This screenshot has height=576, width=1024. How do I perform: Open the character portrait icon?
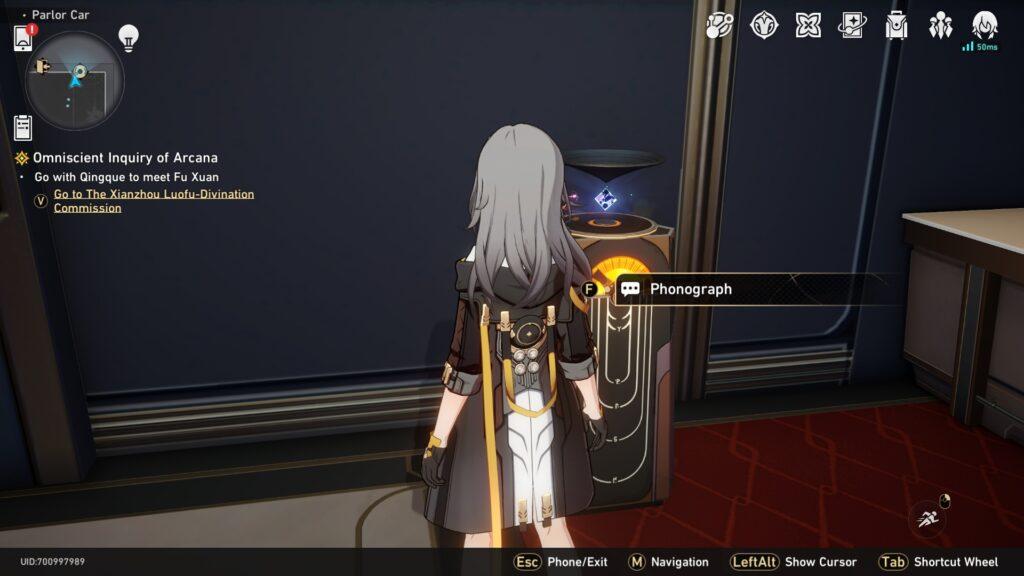tap(985, 25)
